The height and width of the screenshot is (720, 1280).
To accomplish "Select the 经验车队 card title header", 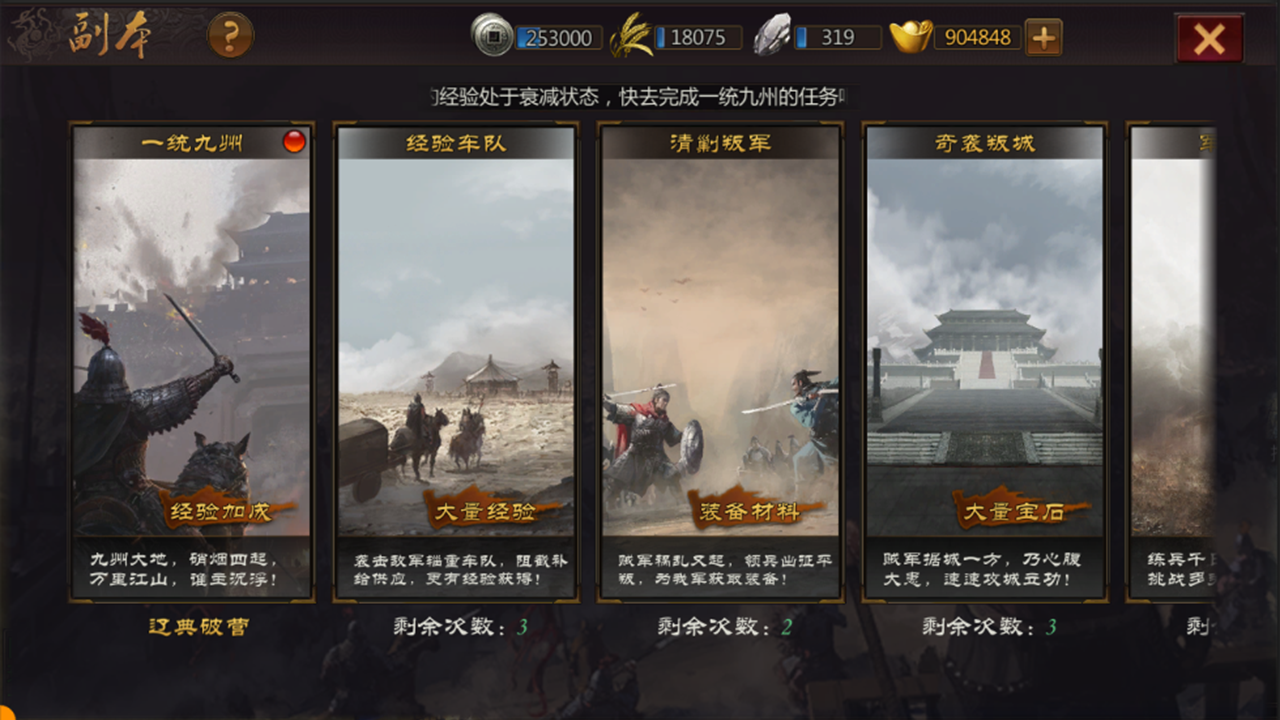I will [455, 141].
